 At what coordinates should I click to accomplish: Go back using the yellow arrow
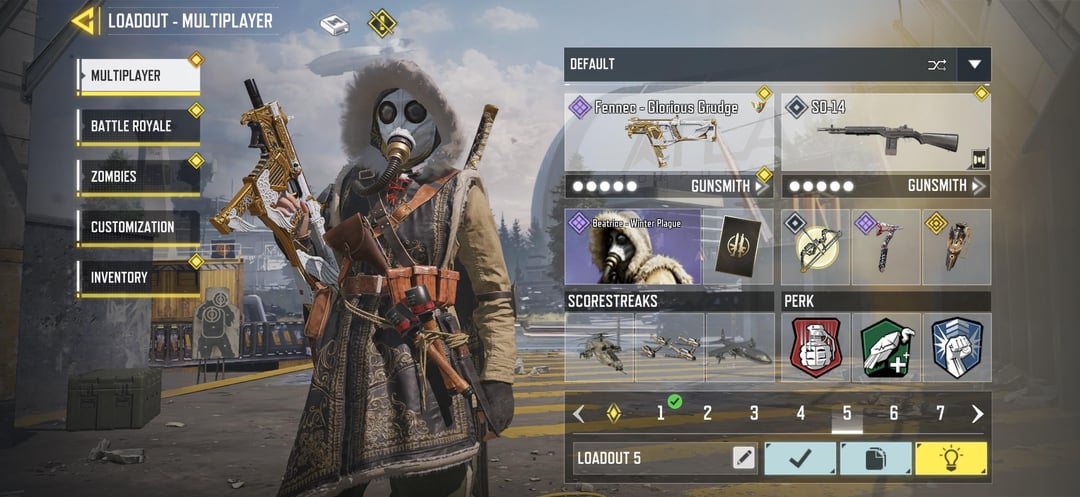point(84,20)
